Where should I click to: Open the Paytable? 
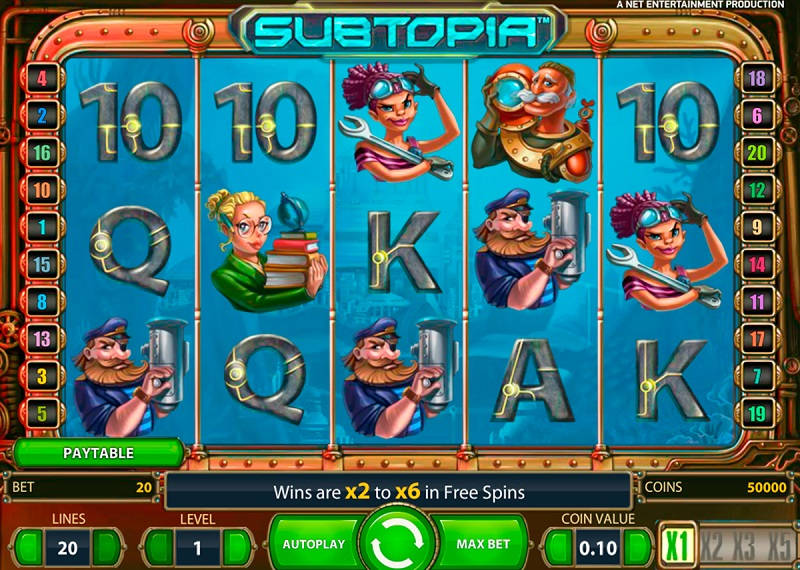coord(98,453)
